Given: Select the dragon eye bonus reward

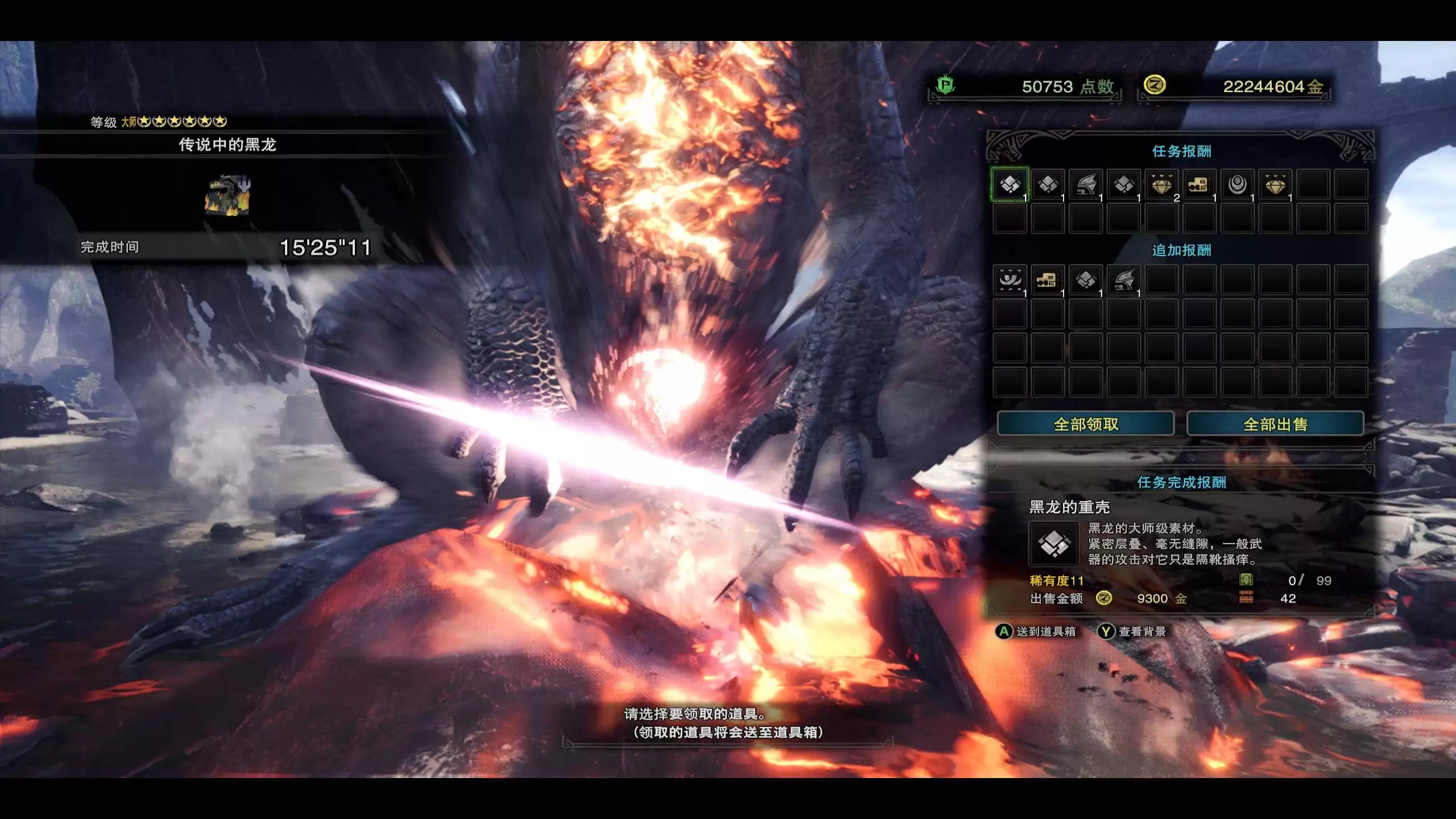Looking at the screenshot, I should coord(1010,280).
